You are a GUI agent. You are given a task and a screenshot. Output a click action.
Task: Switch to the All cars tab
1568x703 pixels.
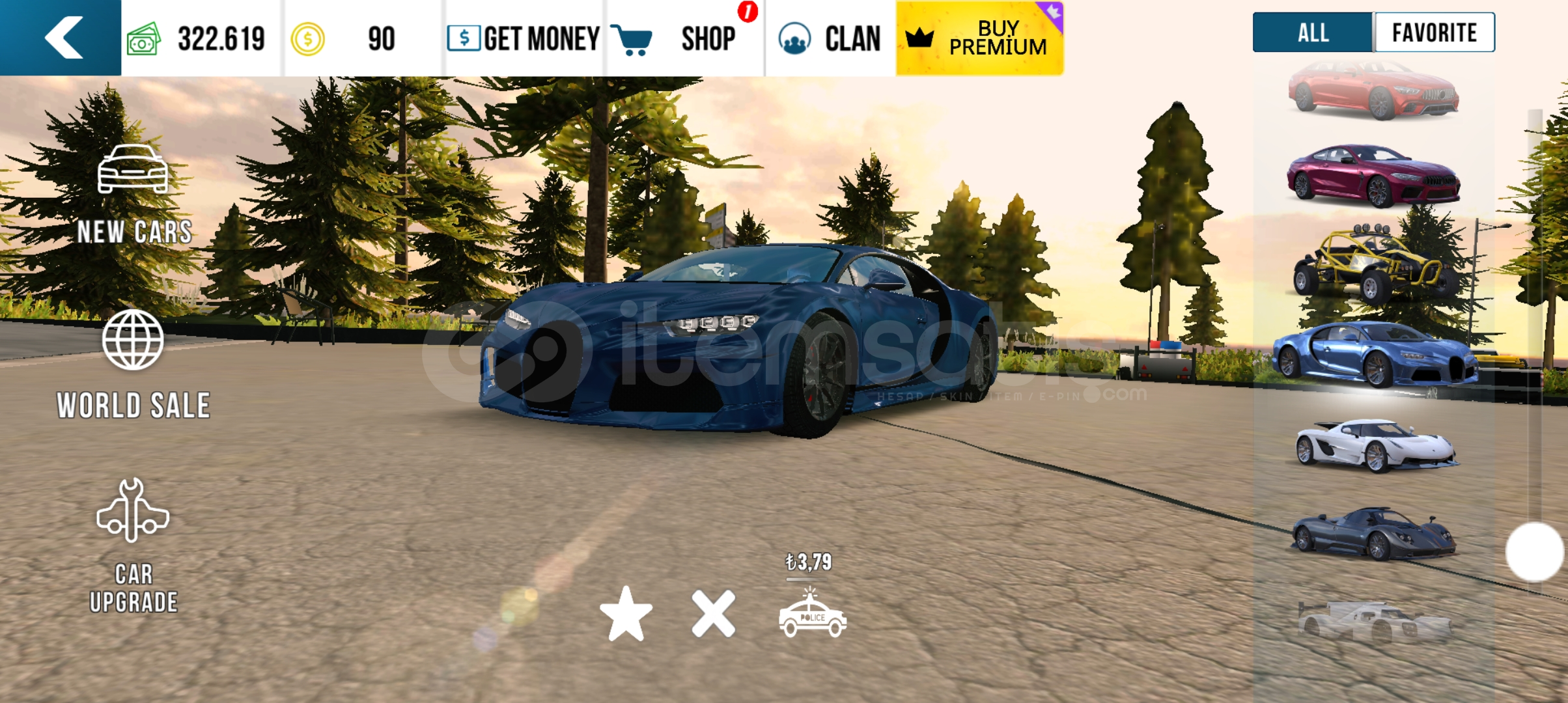(x=1312, y=33)
